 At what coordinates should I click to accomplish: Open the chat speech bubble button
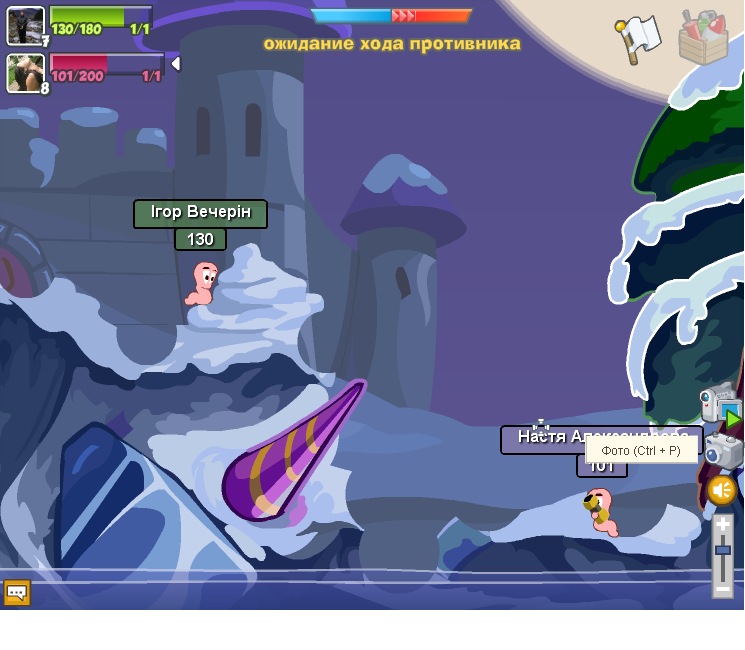tap(16, 592)
